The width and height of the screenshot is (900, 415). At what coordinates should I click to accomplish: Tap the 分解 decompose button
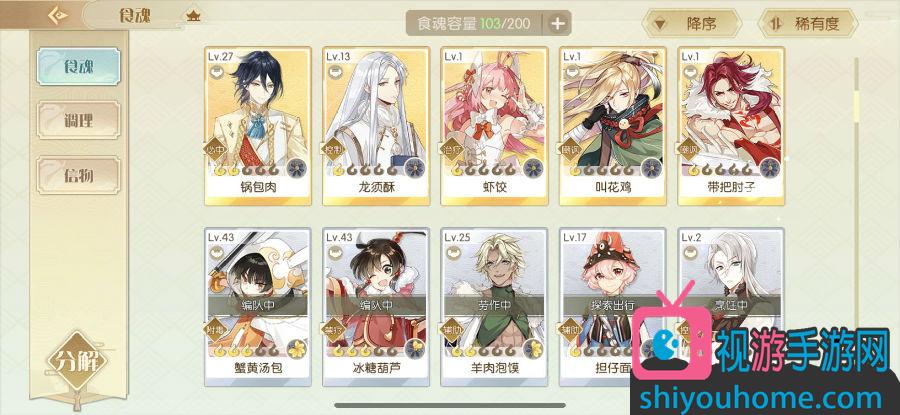coord(76,360)
